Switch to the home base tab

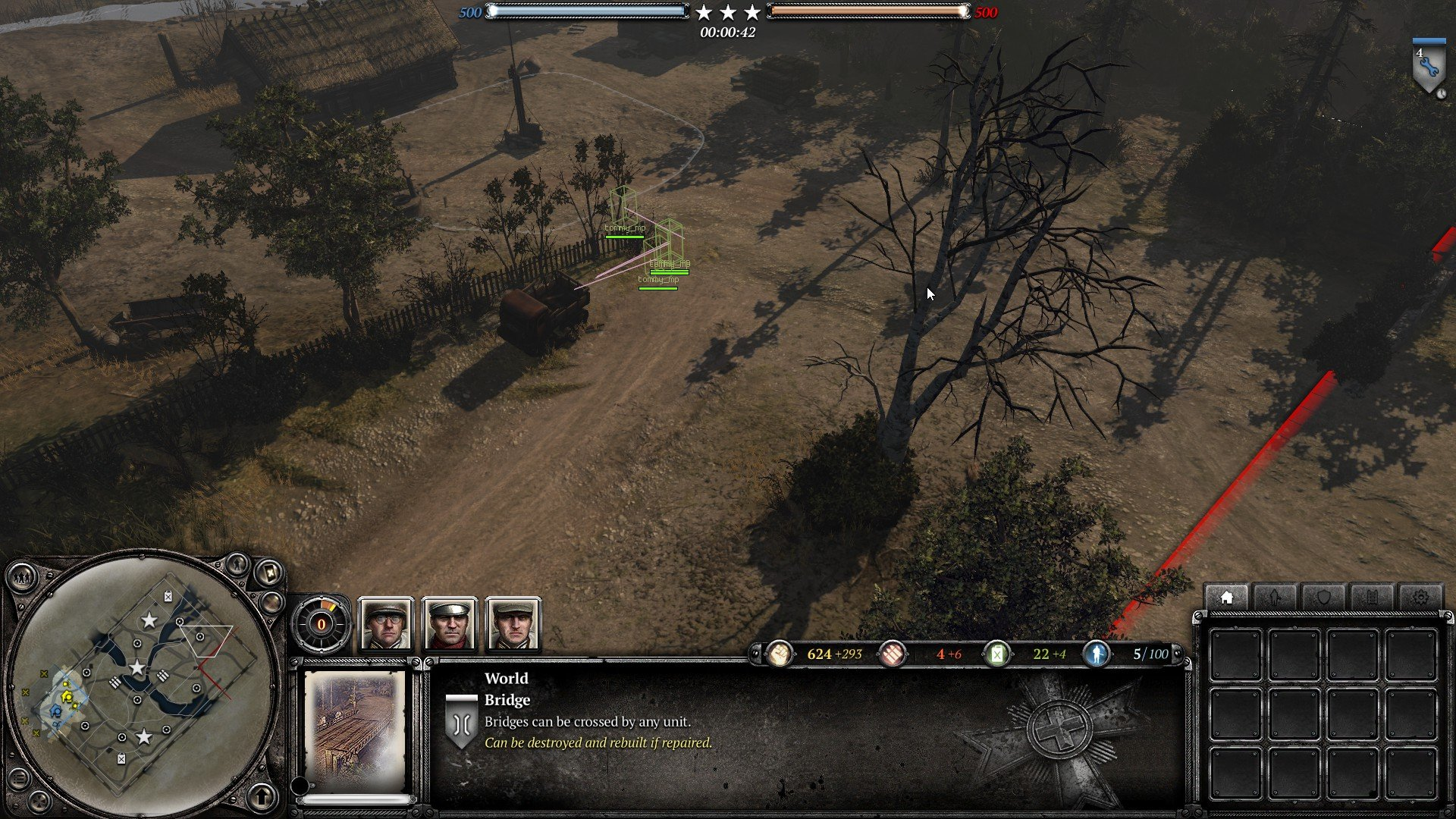[1226, 598]
